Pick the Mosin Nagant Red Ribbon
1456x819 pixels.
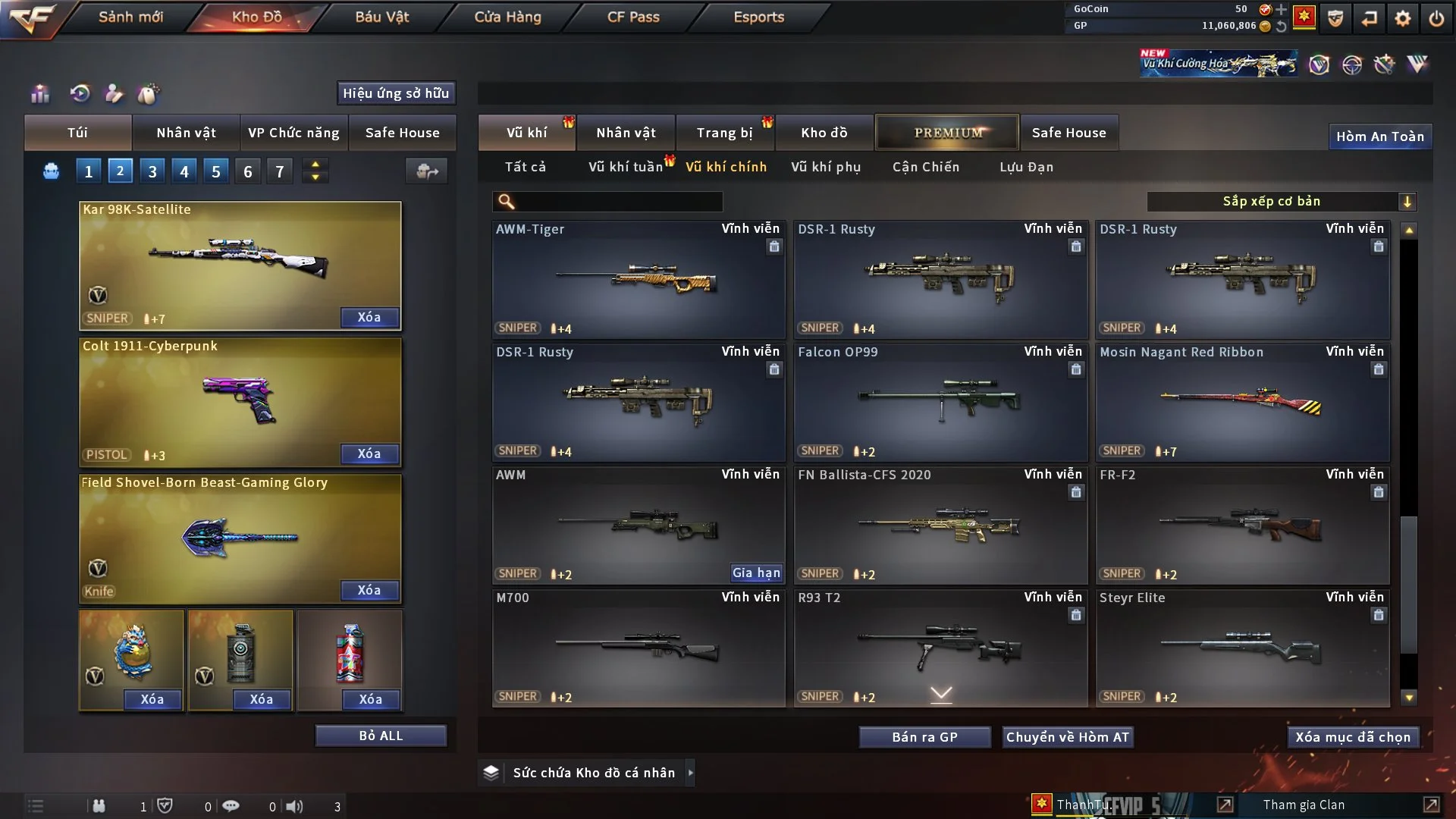point(1241,402)
